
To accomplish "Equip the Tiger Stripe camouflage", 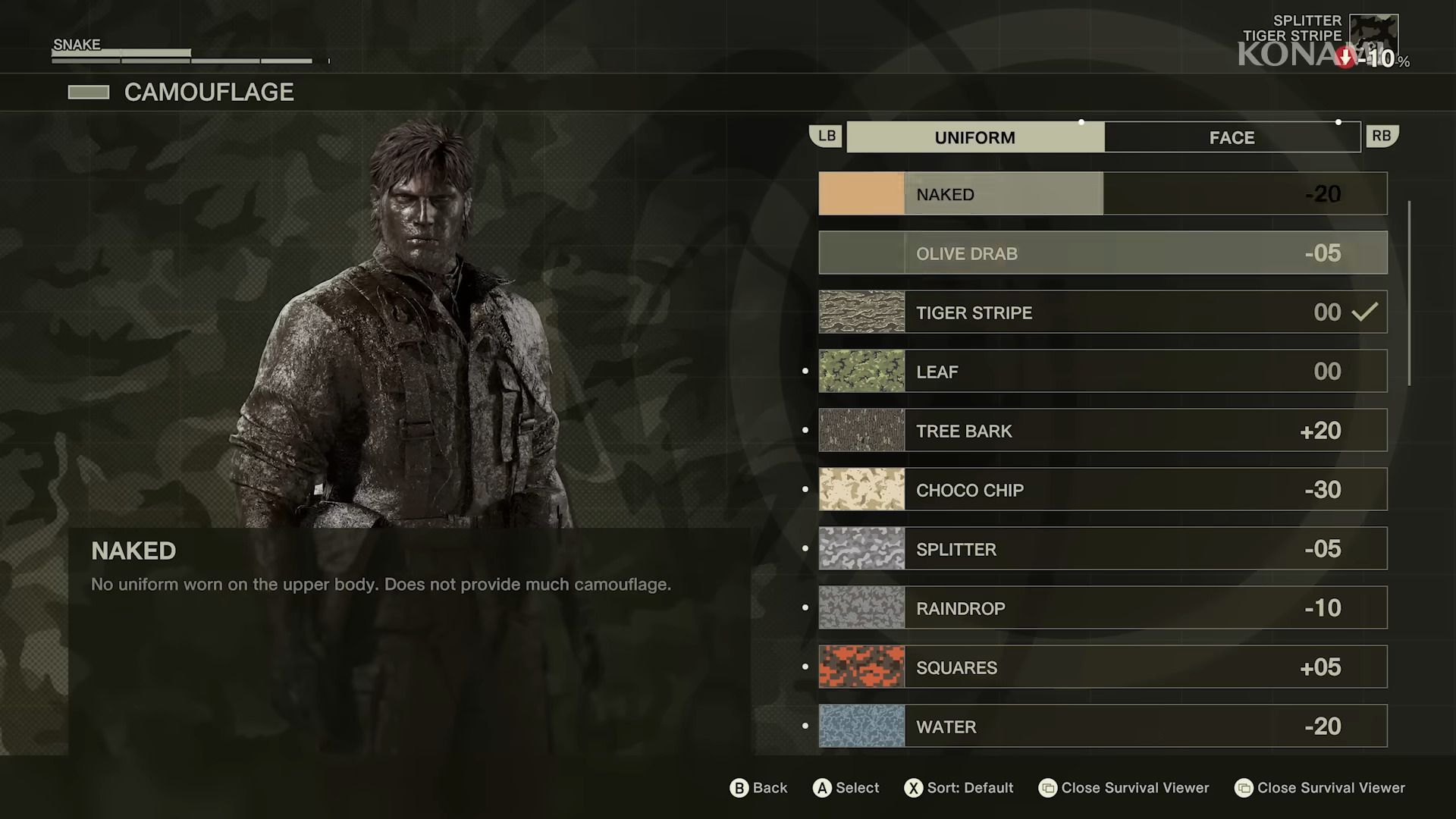I will (x=1102, y=312).
